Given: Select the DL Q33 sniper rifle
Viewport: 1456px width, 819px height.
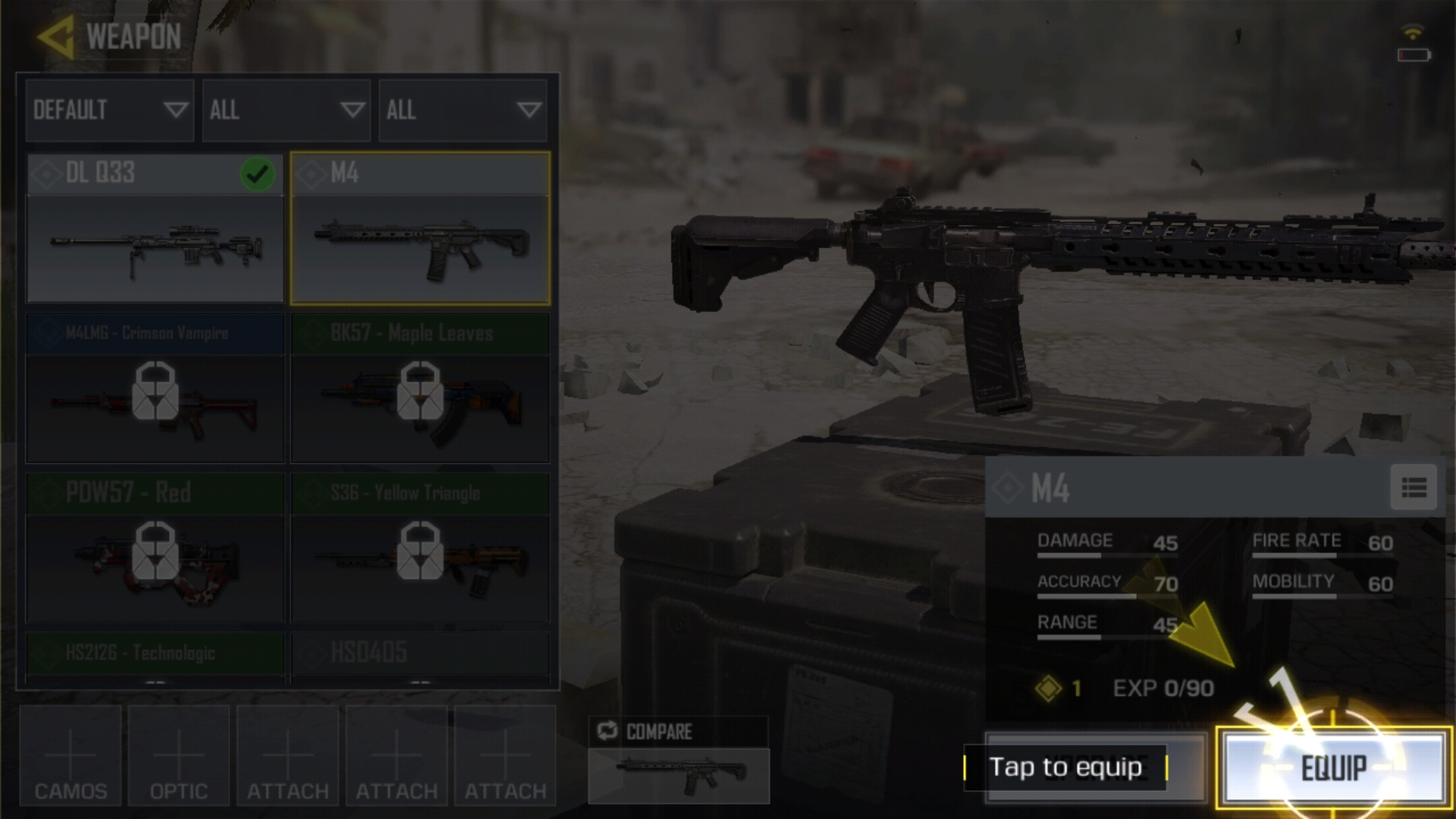Looking at the screenshot, I should coord(155,229).
